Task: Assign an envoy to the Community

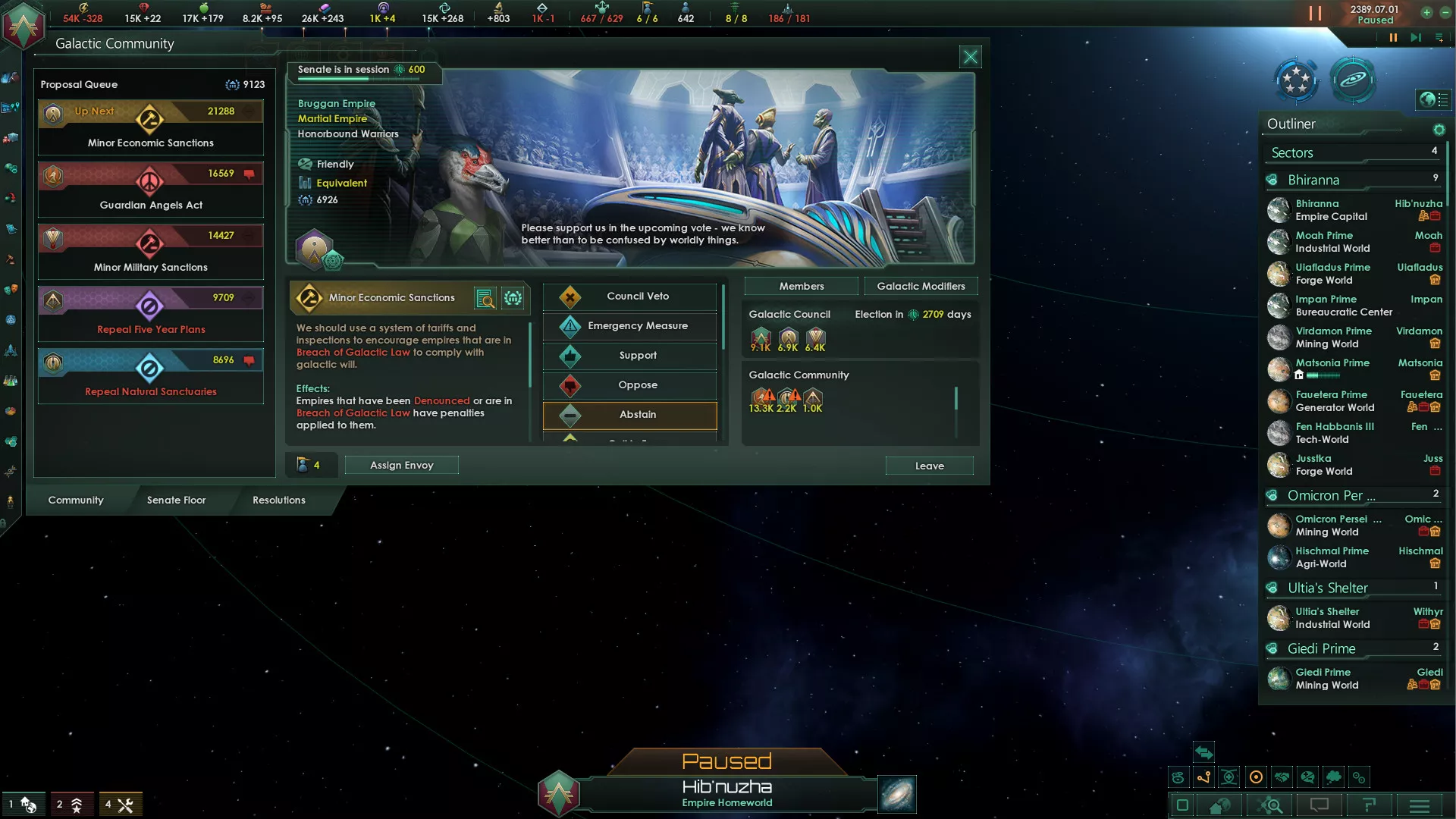Action: pyautogui.click(x=401, y=466)
